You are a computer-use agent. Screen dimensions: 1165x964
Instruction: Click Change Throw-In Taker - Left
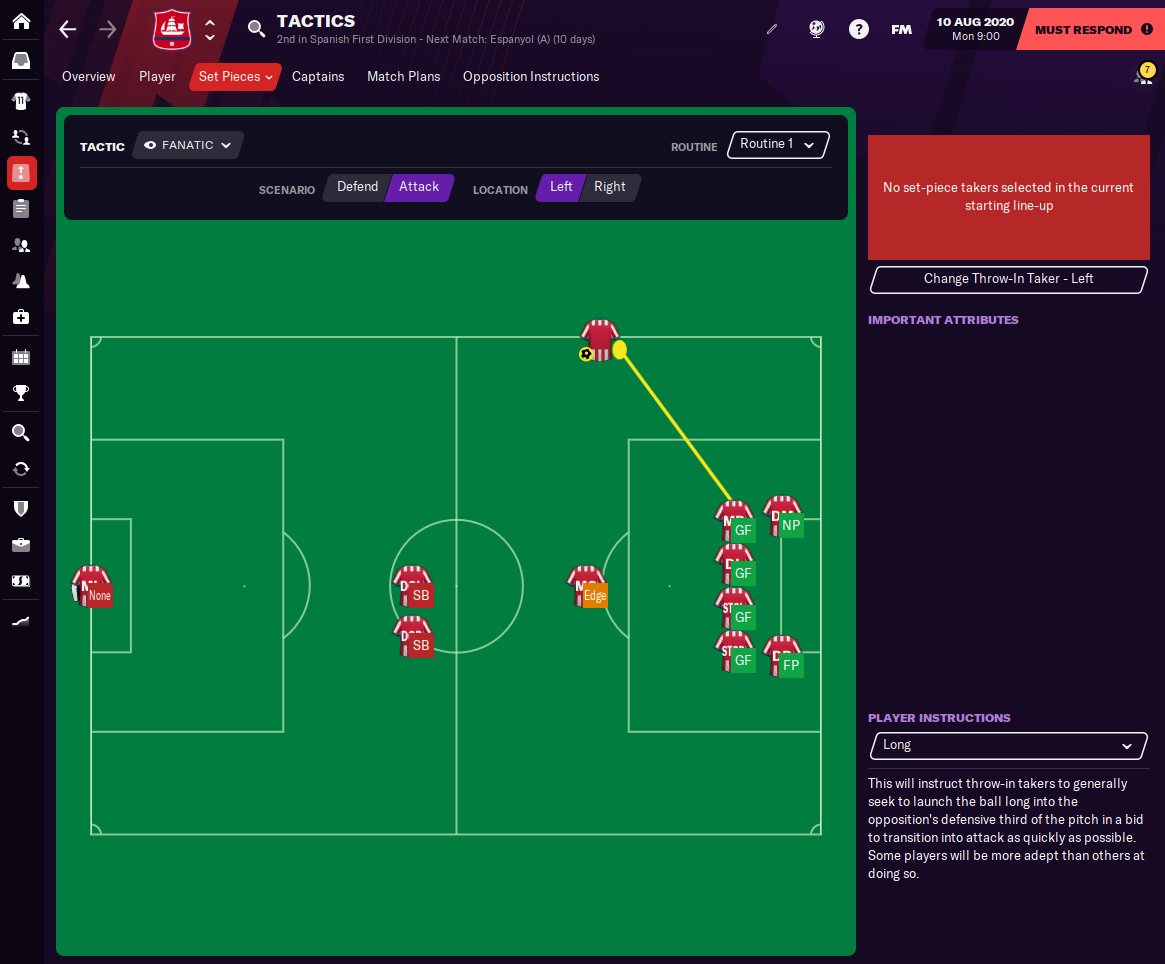1008,279
